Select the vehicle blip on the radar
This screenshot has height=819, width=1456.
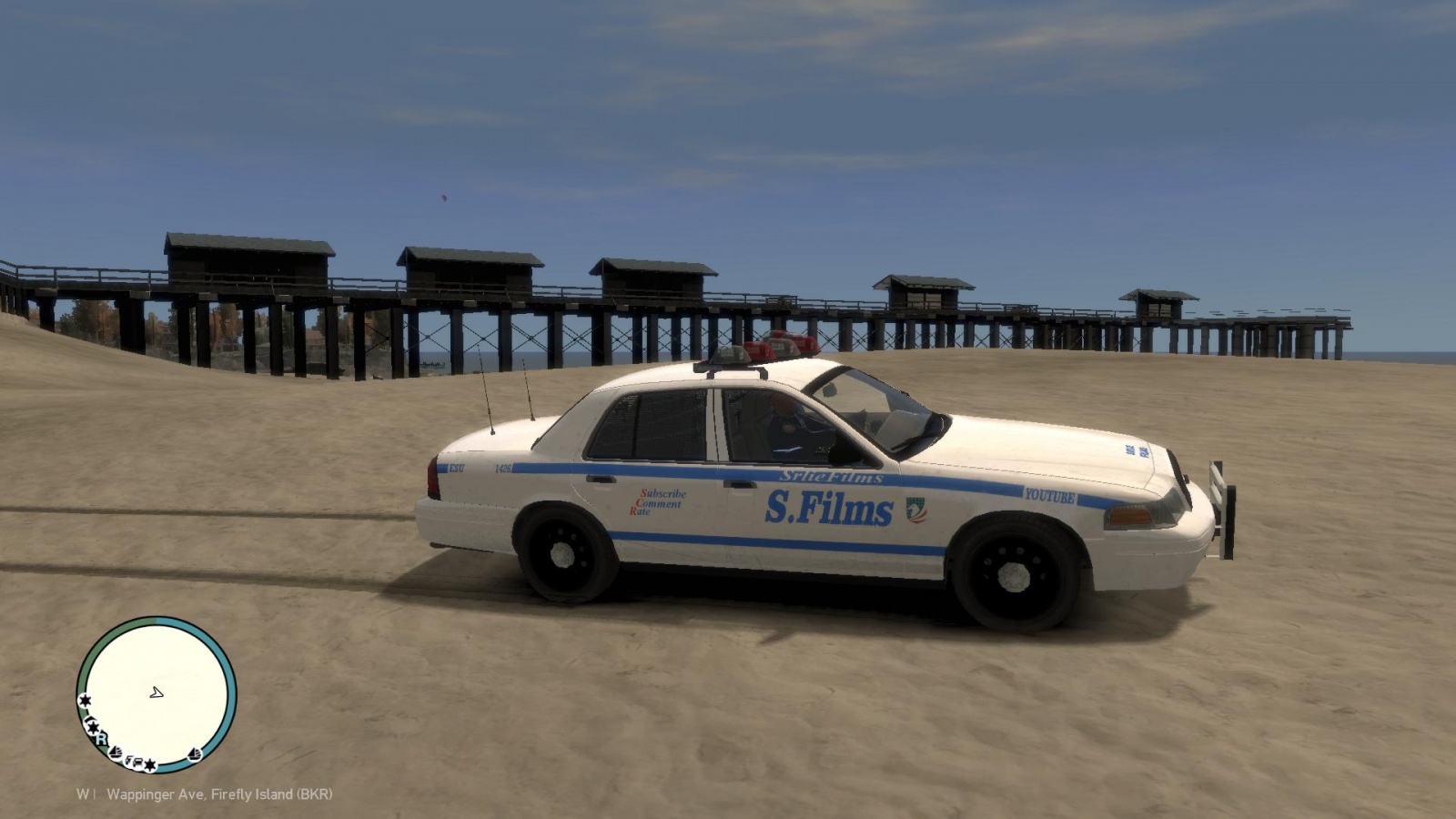click(x=137, y=762)
